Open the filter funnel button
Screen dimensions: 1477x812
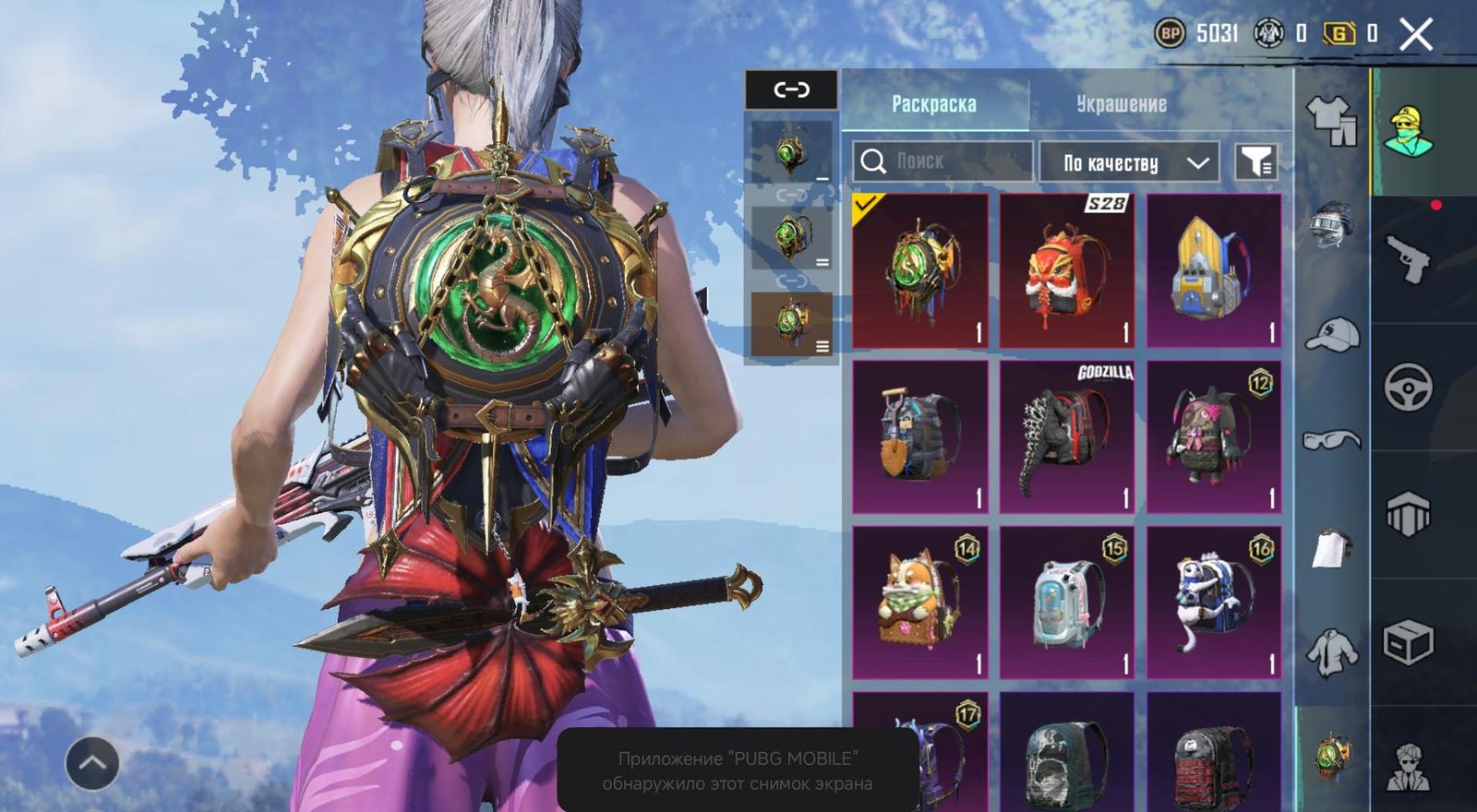[1255, 162]
